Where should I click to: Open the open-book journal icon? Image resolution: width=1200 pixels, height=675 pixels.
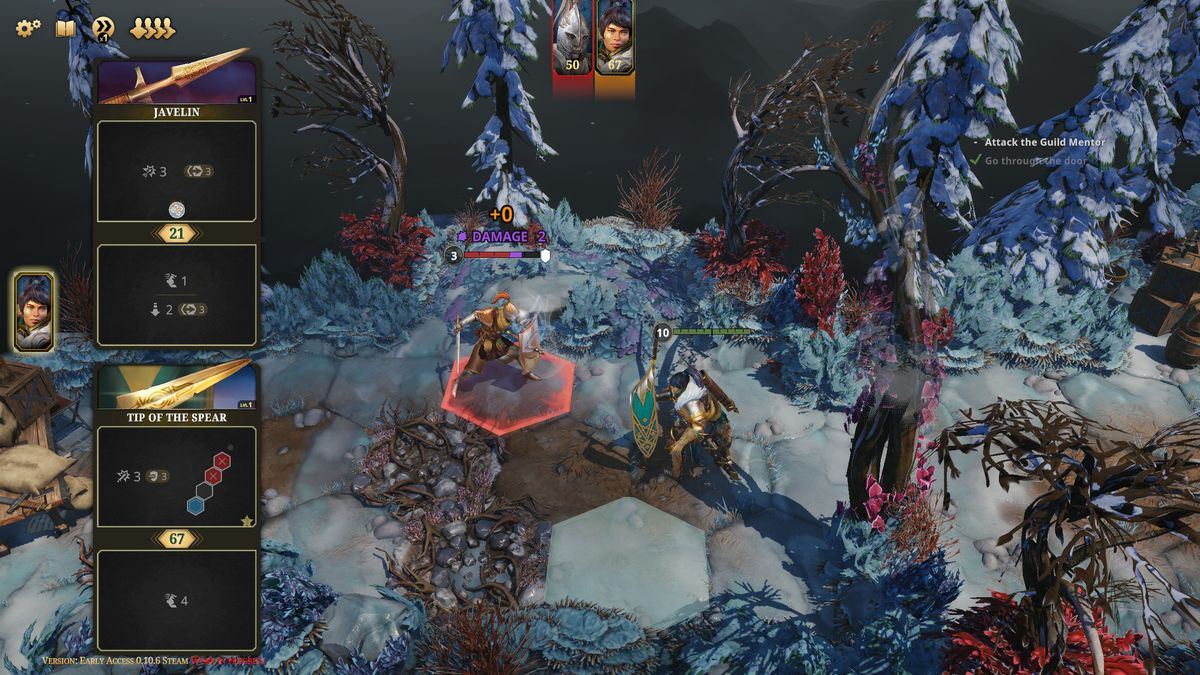pyautogui.click(x=65, y=28)
